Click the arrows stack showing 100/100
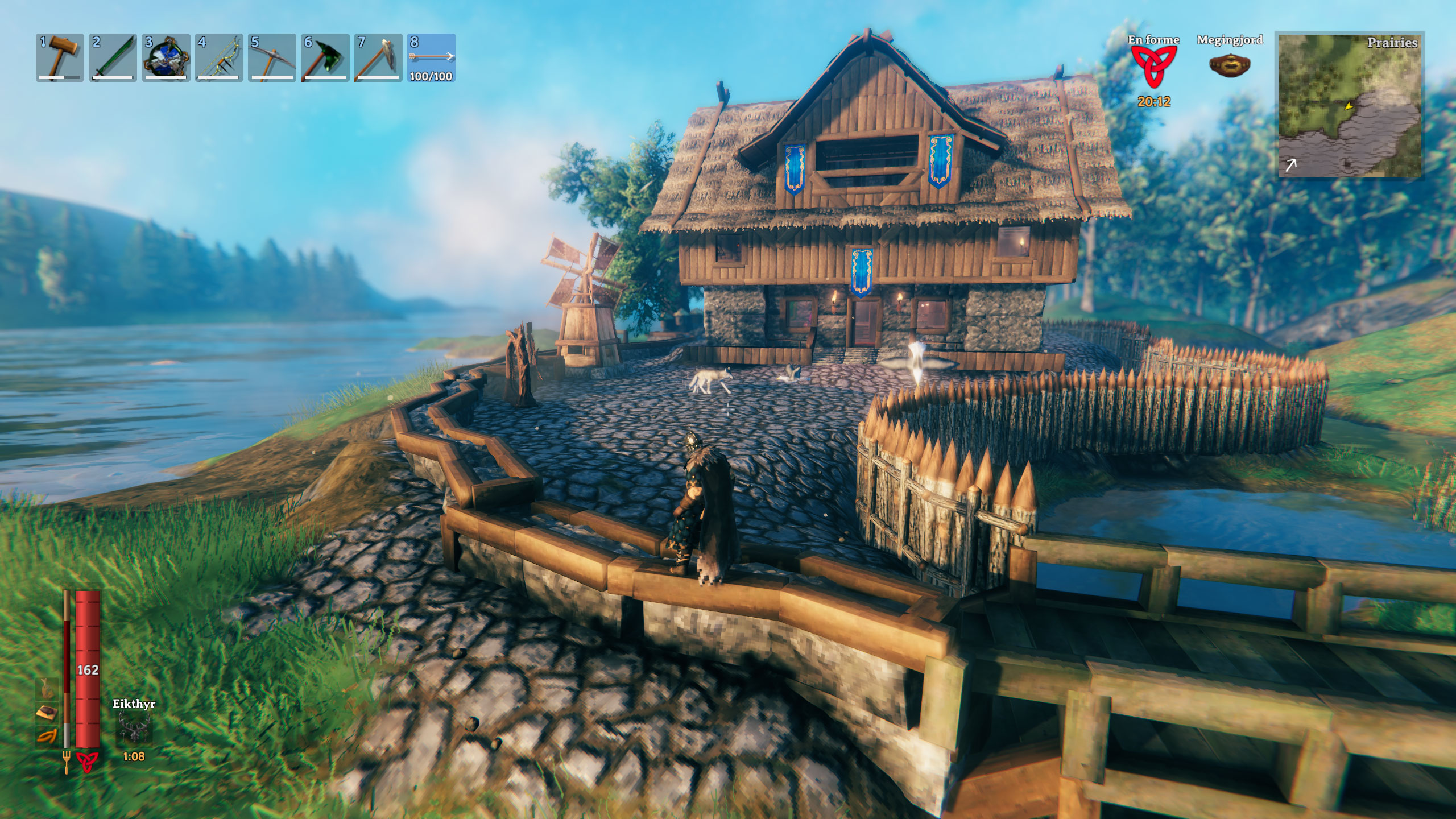 (x=431, y=57)
